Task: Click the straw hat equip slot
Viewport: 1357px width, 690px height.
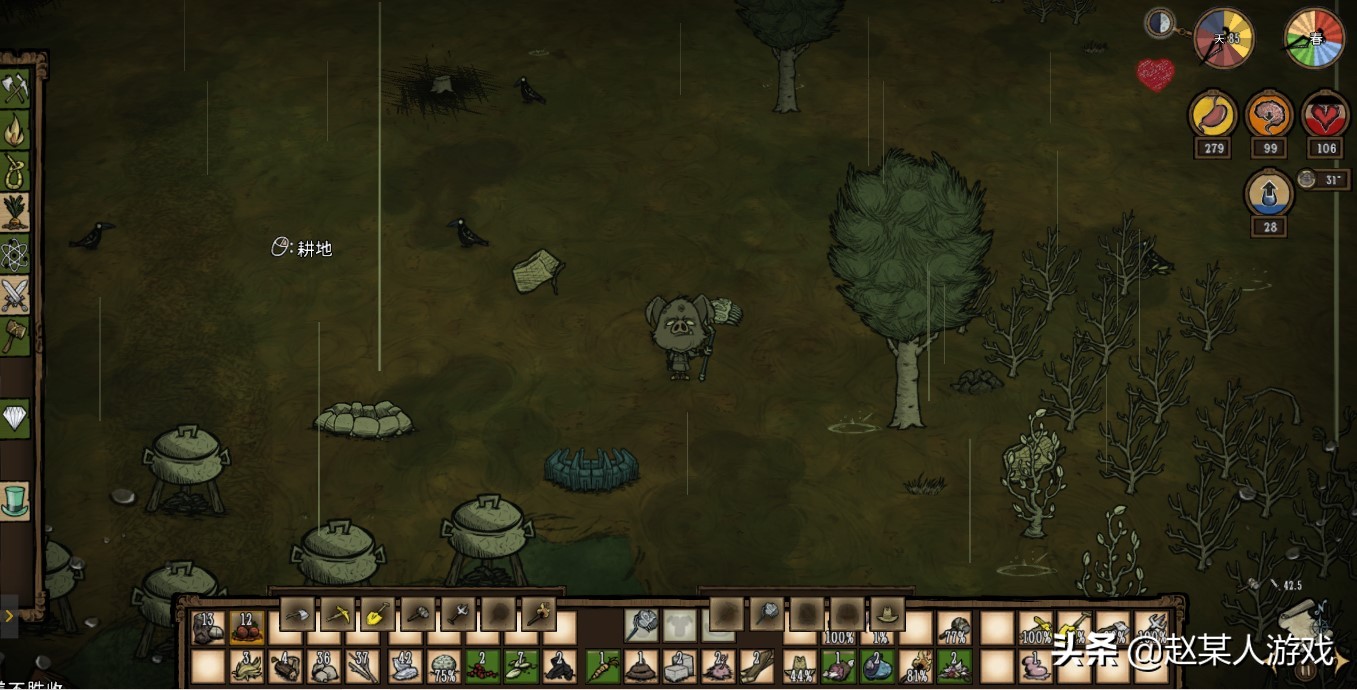Action: (887, 613)
